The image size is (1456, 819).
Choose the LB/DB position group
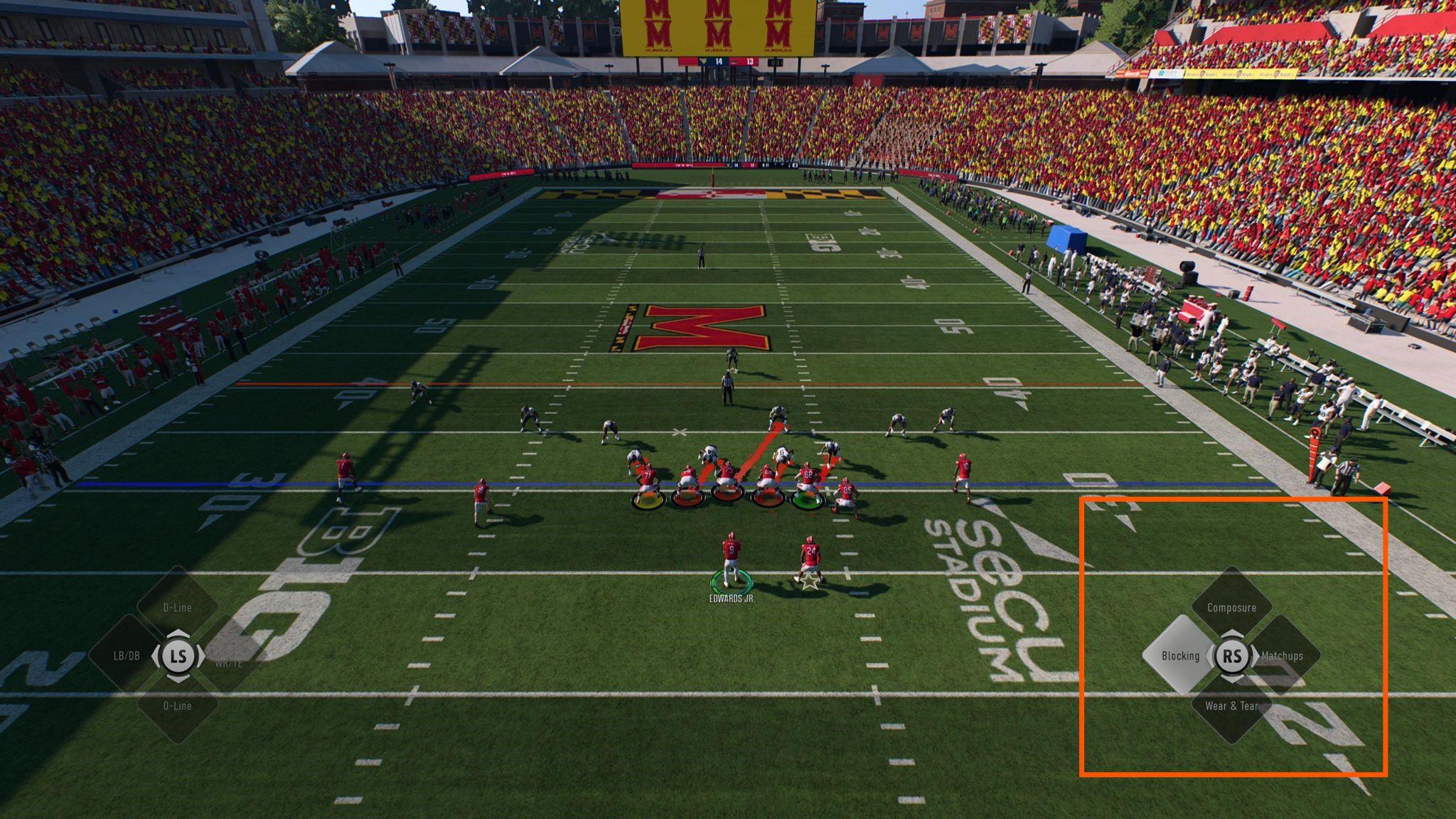point(128,655)
